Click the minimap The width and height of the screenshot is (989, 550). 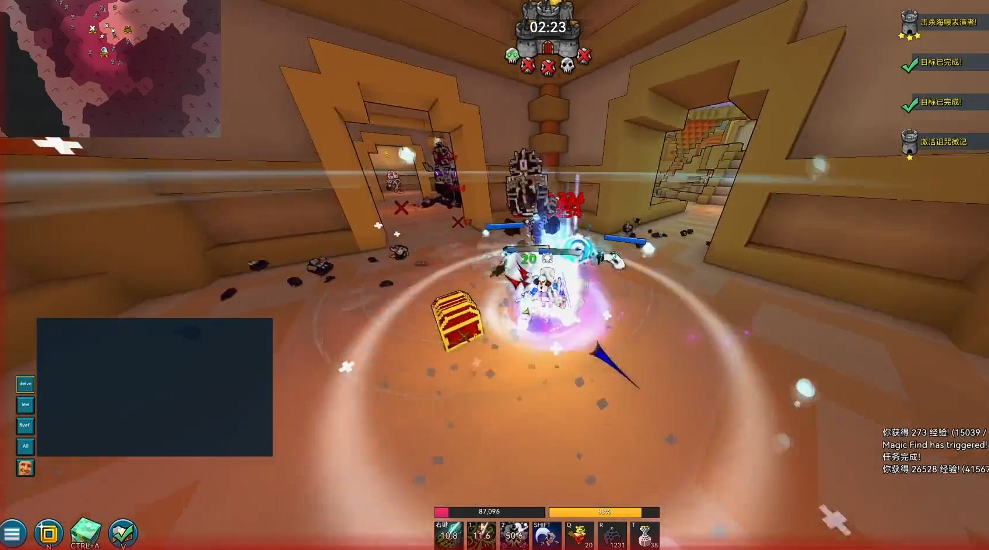click(x=110, y=68)
